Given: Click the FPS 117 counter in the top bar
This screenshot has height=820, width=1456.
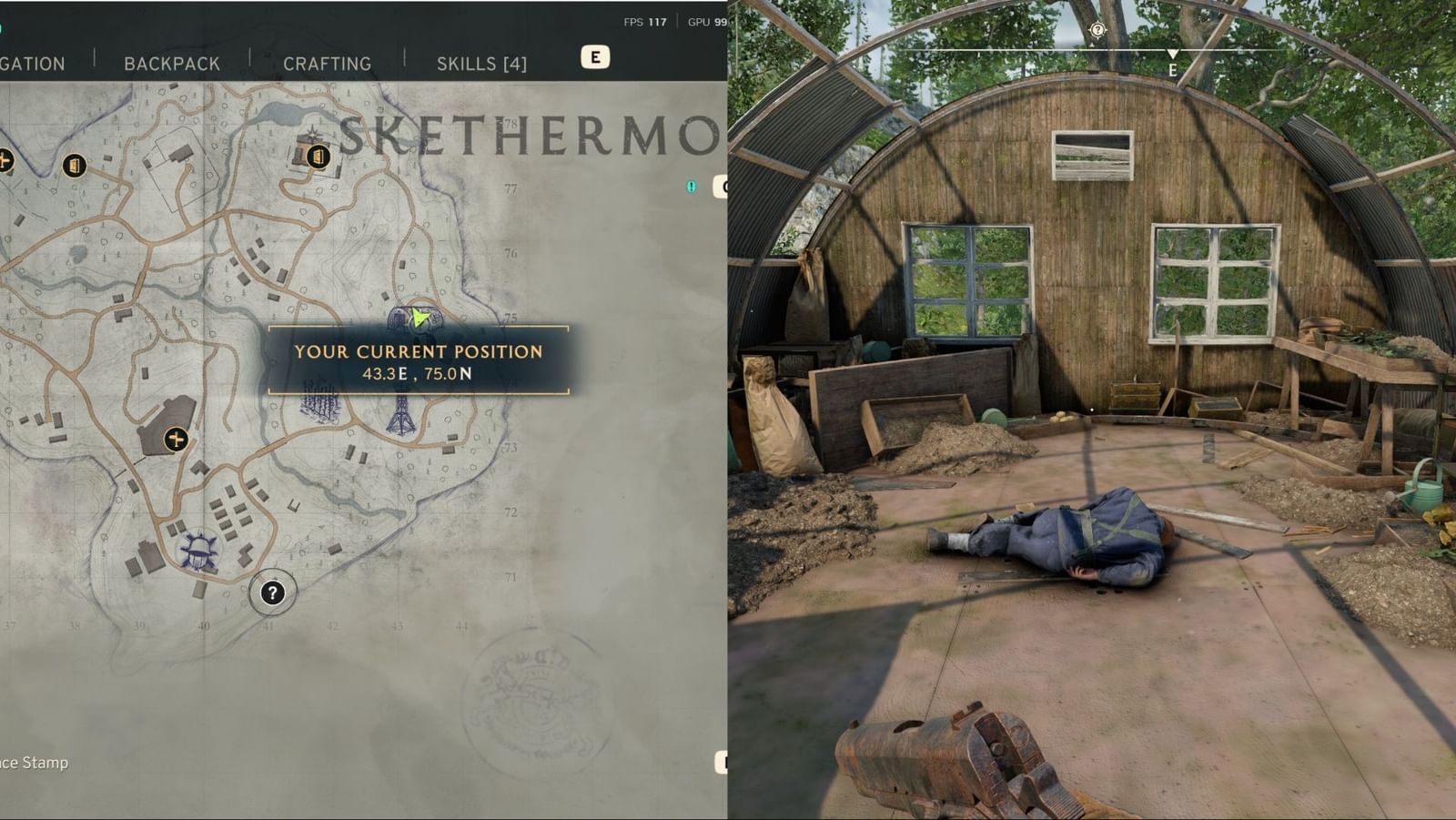Looking at the screenshot, I should coord(643,21).
